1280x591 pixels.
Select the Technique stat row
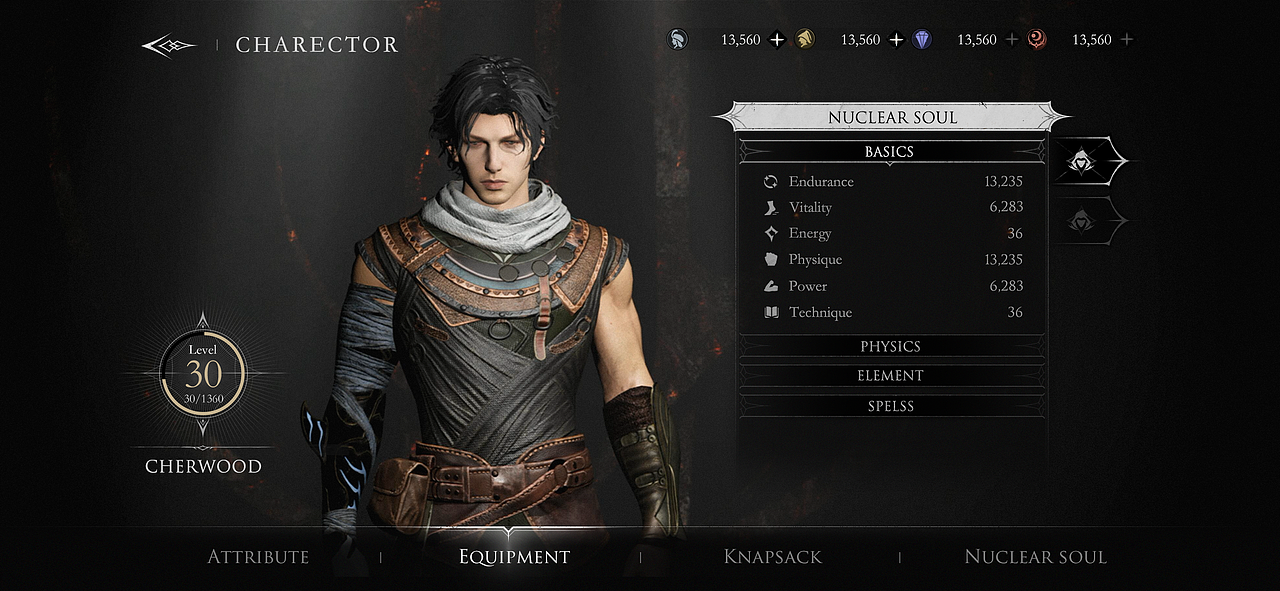click(x=892, y=312)
